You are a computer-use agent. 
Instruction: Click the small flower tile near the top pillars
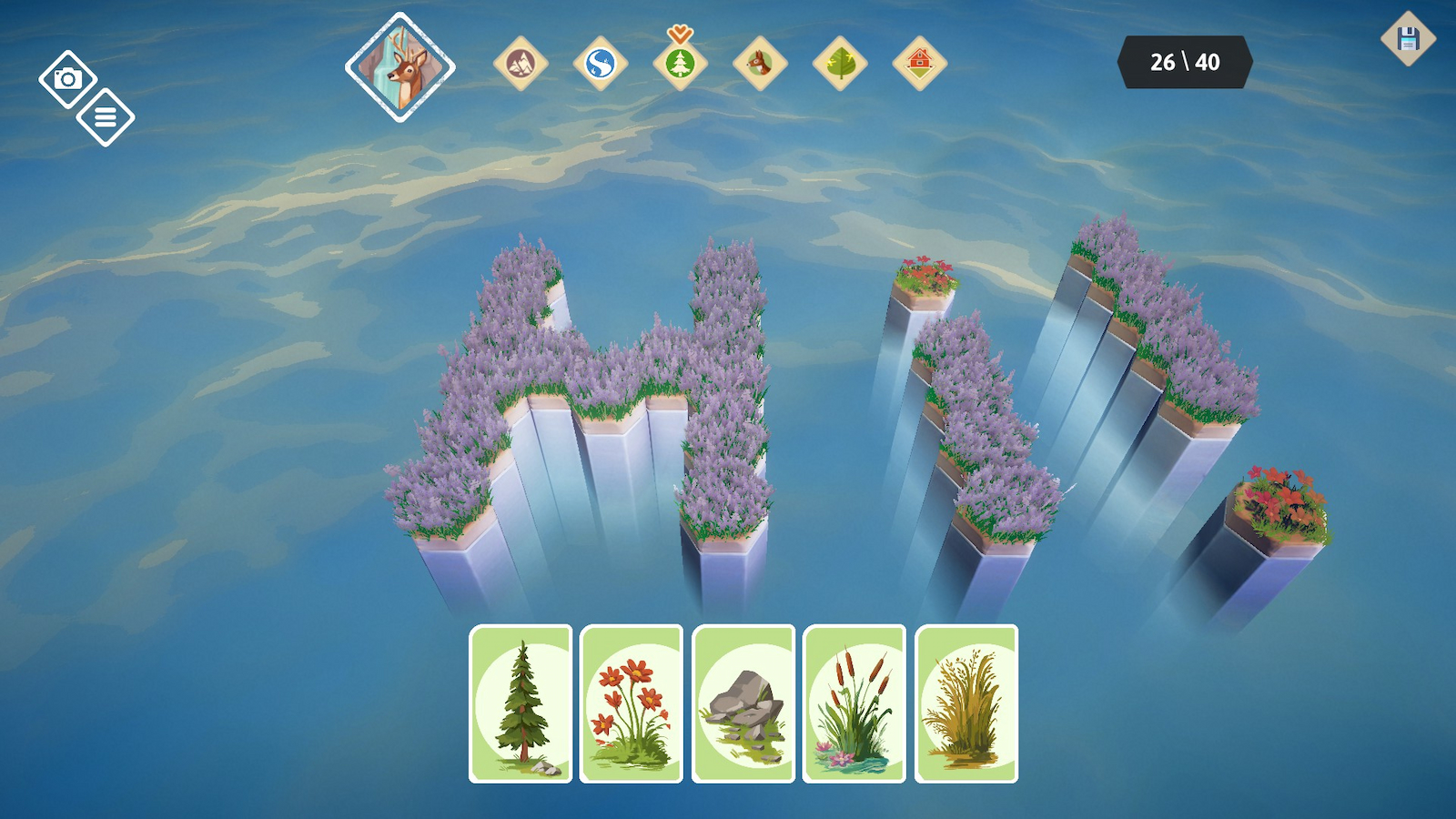tap(926, 278)
